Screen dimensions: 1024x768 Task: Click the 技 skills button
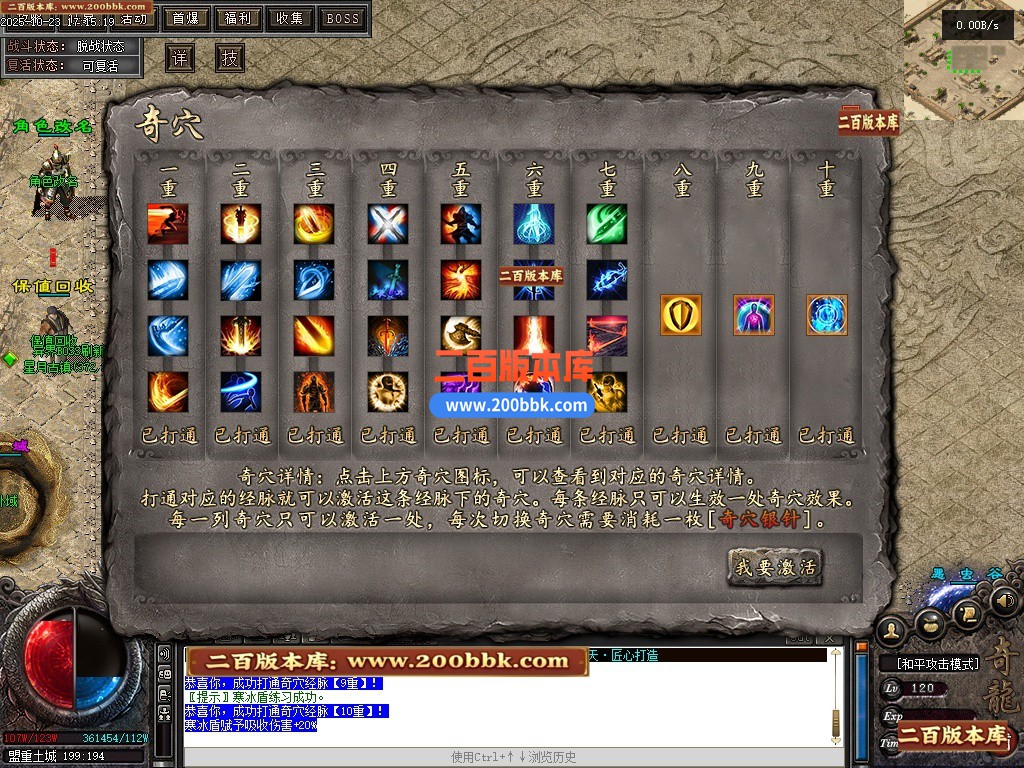coord(230,58)
